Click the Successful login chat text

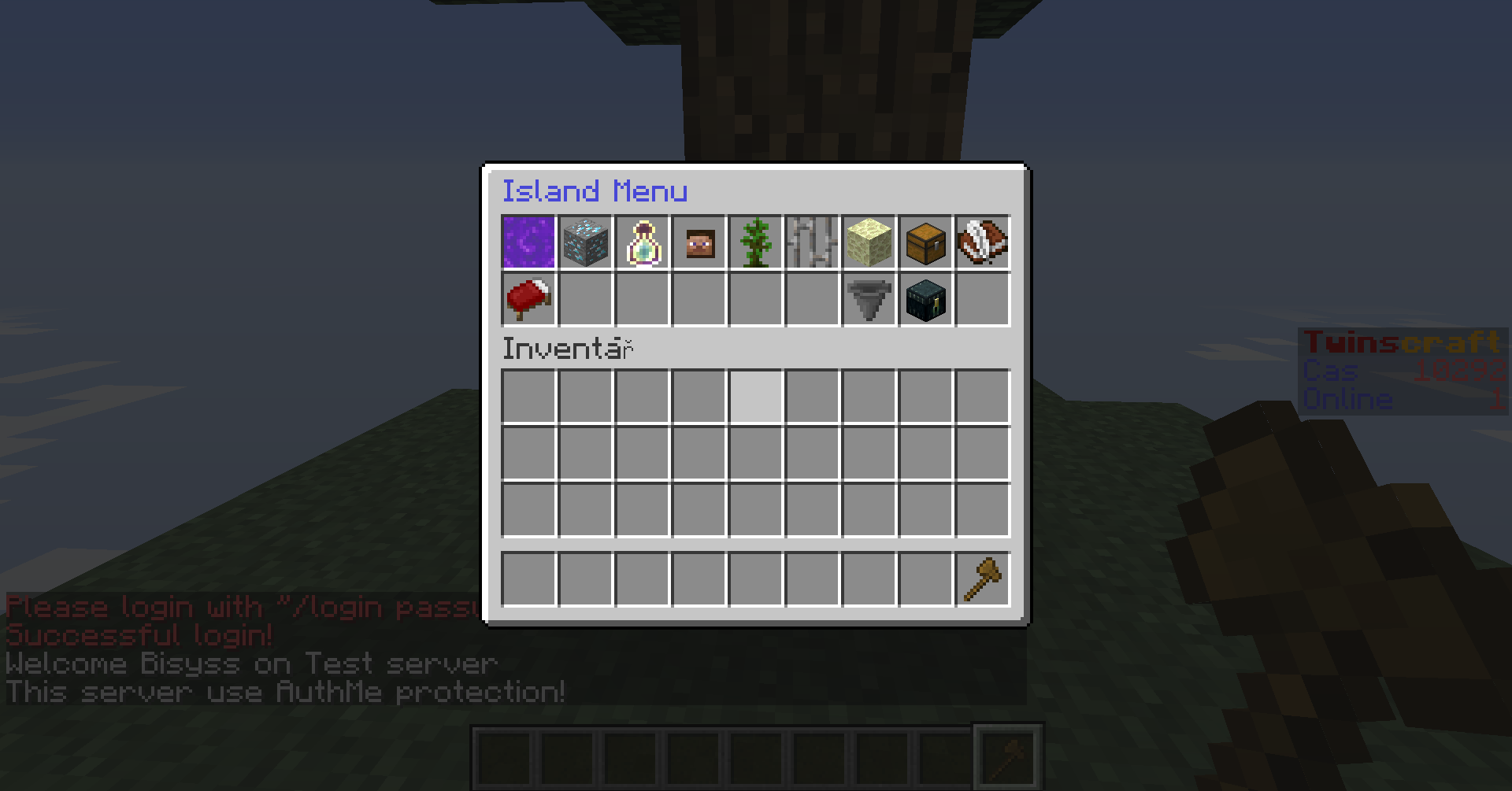(x=138, y=636)
